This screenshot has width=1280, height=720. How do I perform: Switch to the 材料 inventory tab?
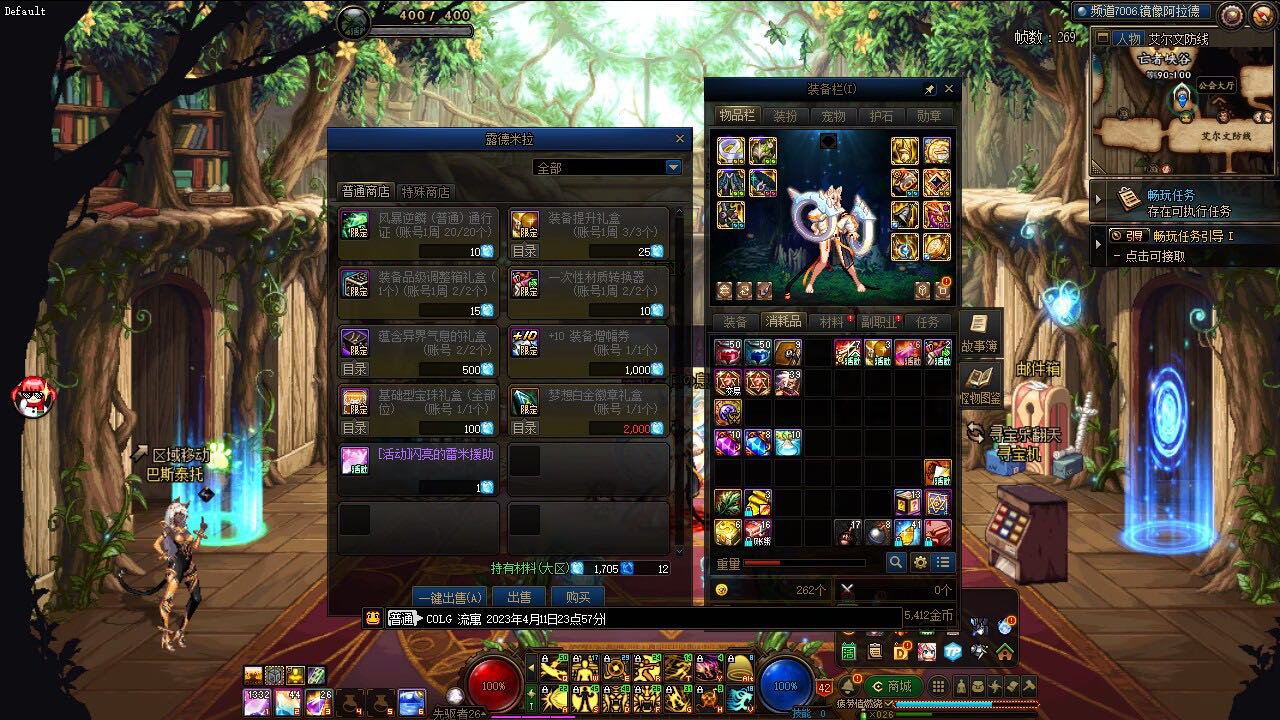point(831,322)
